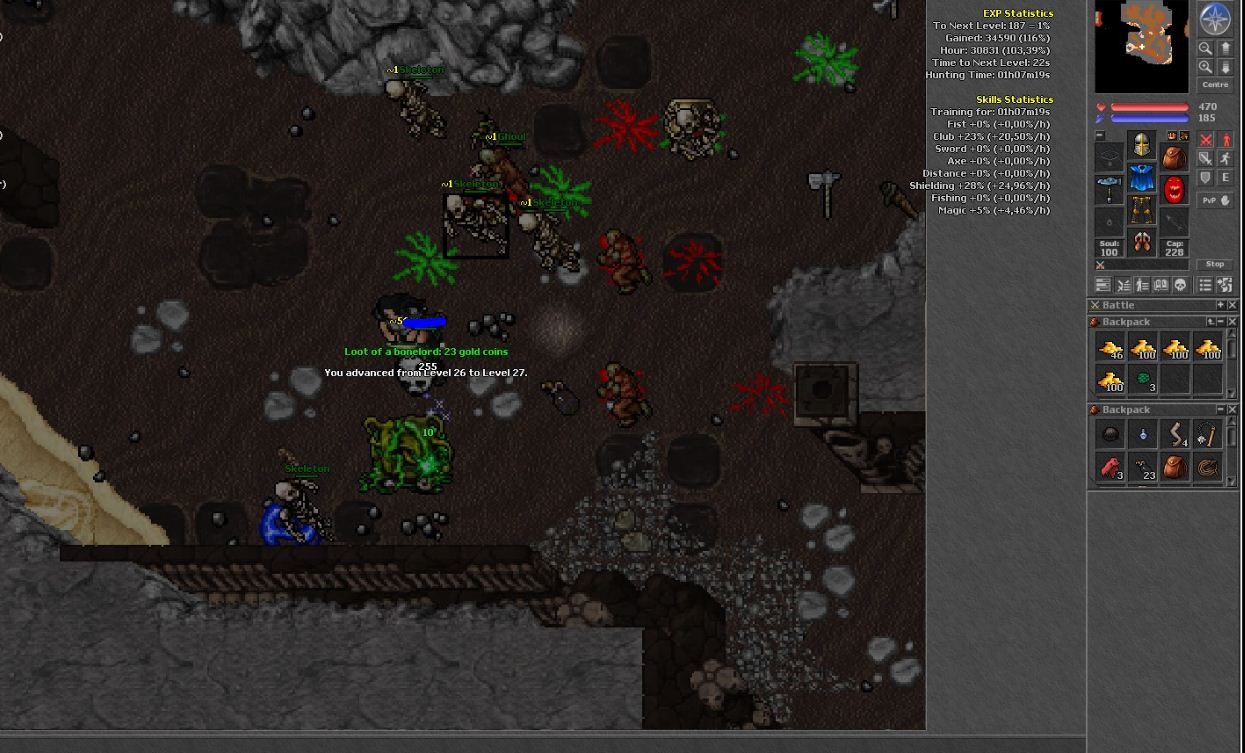The height and width of the screenshot is (753, 1245).
Task: Select the helmet equipment slot
Action: [x=1141, y=146]
